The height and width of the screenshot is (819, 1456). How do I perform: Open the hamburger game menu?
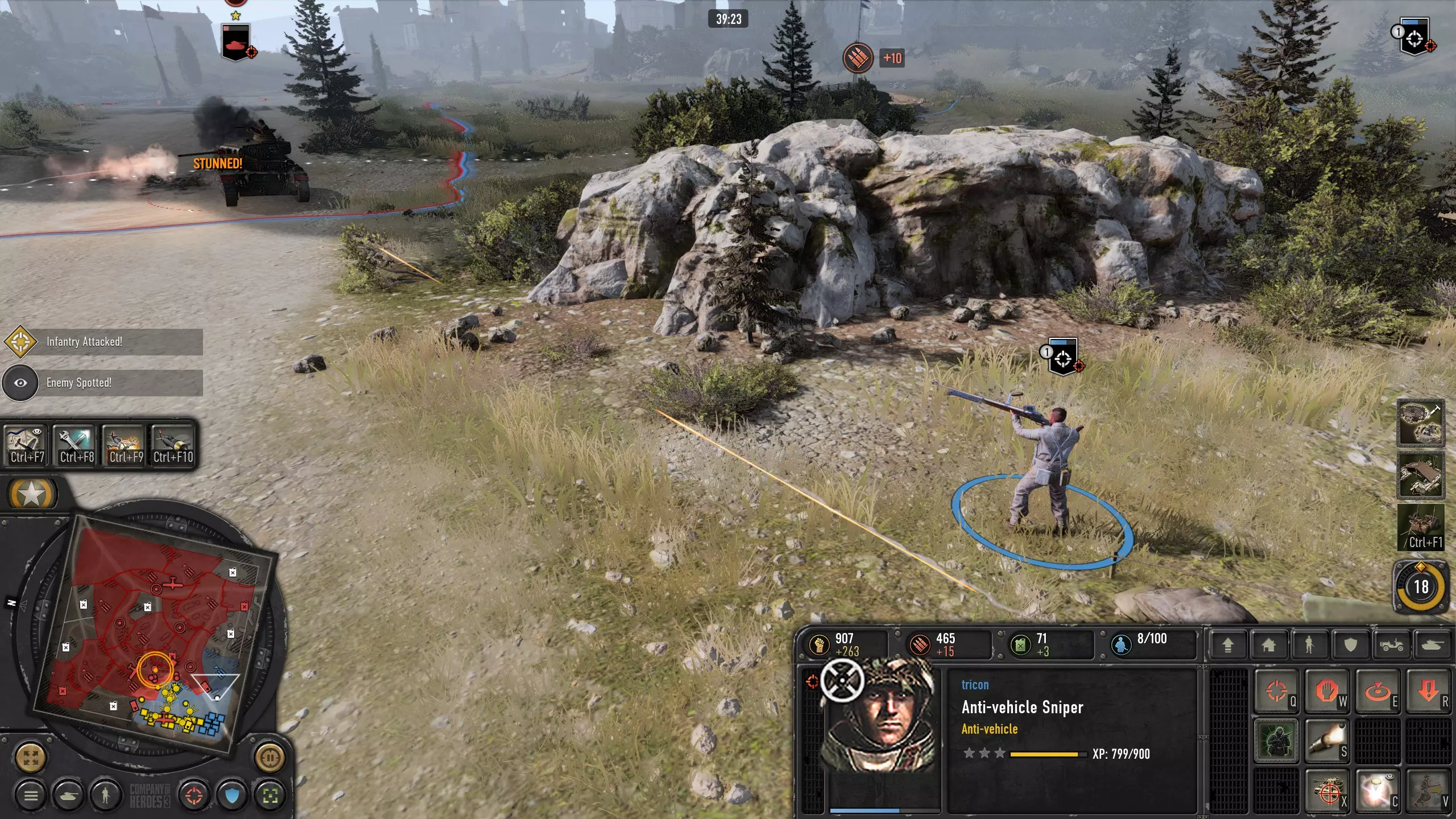coord(31,795)
